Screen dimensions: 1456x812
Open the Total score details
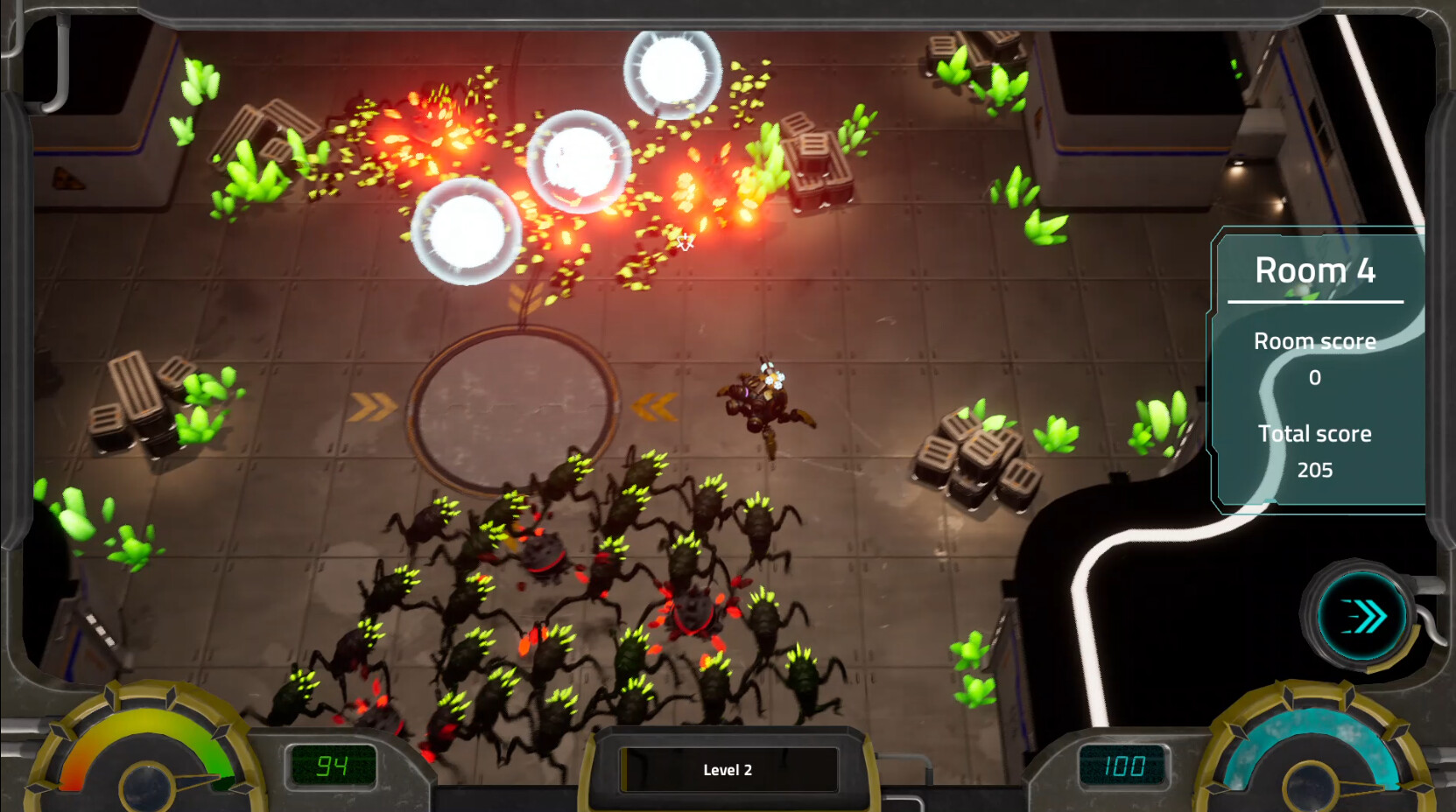pos(1314,433)
